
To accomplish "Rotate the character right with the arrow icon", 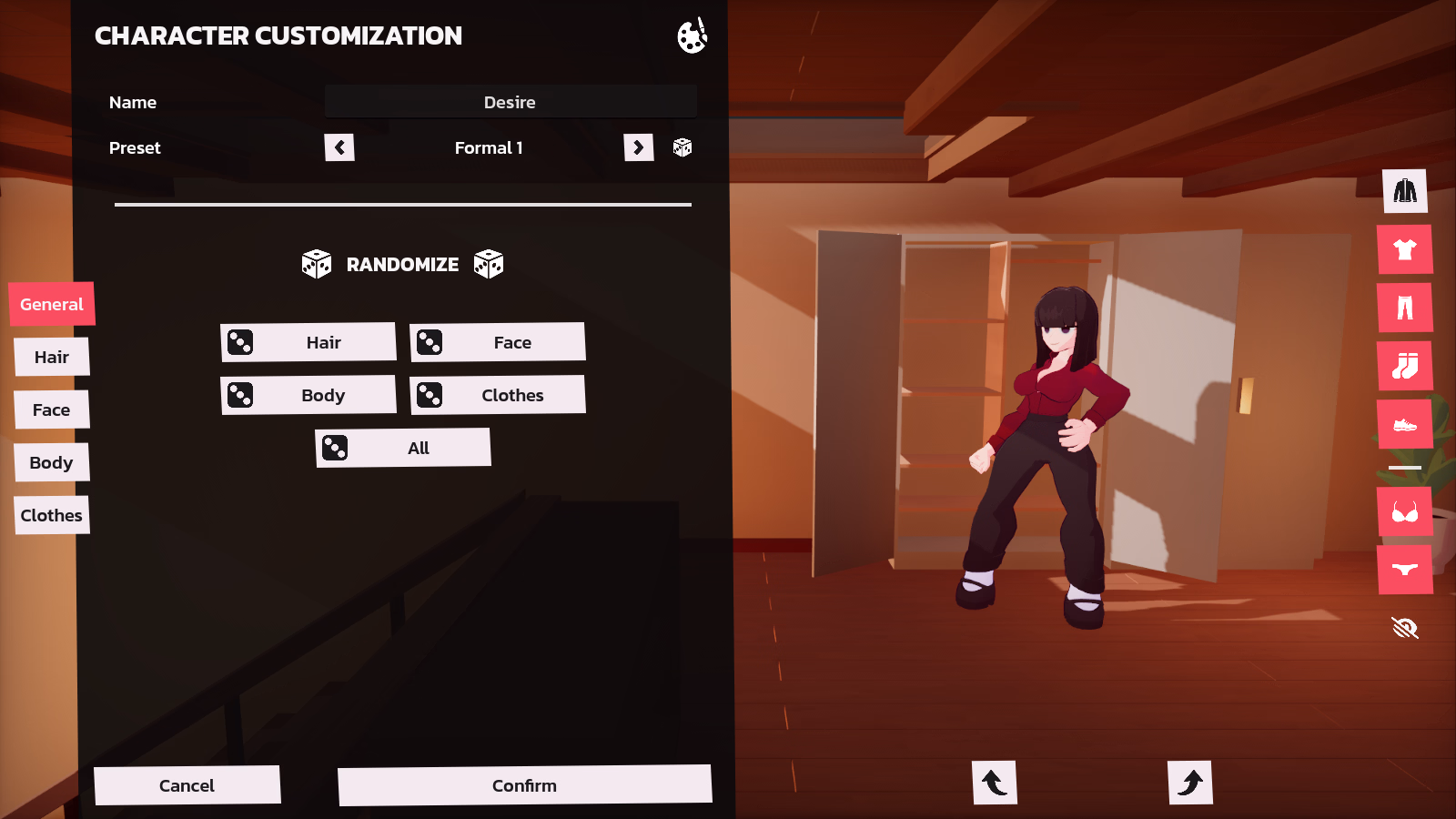I will (x=1190, y=782).
